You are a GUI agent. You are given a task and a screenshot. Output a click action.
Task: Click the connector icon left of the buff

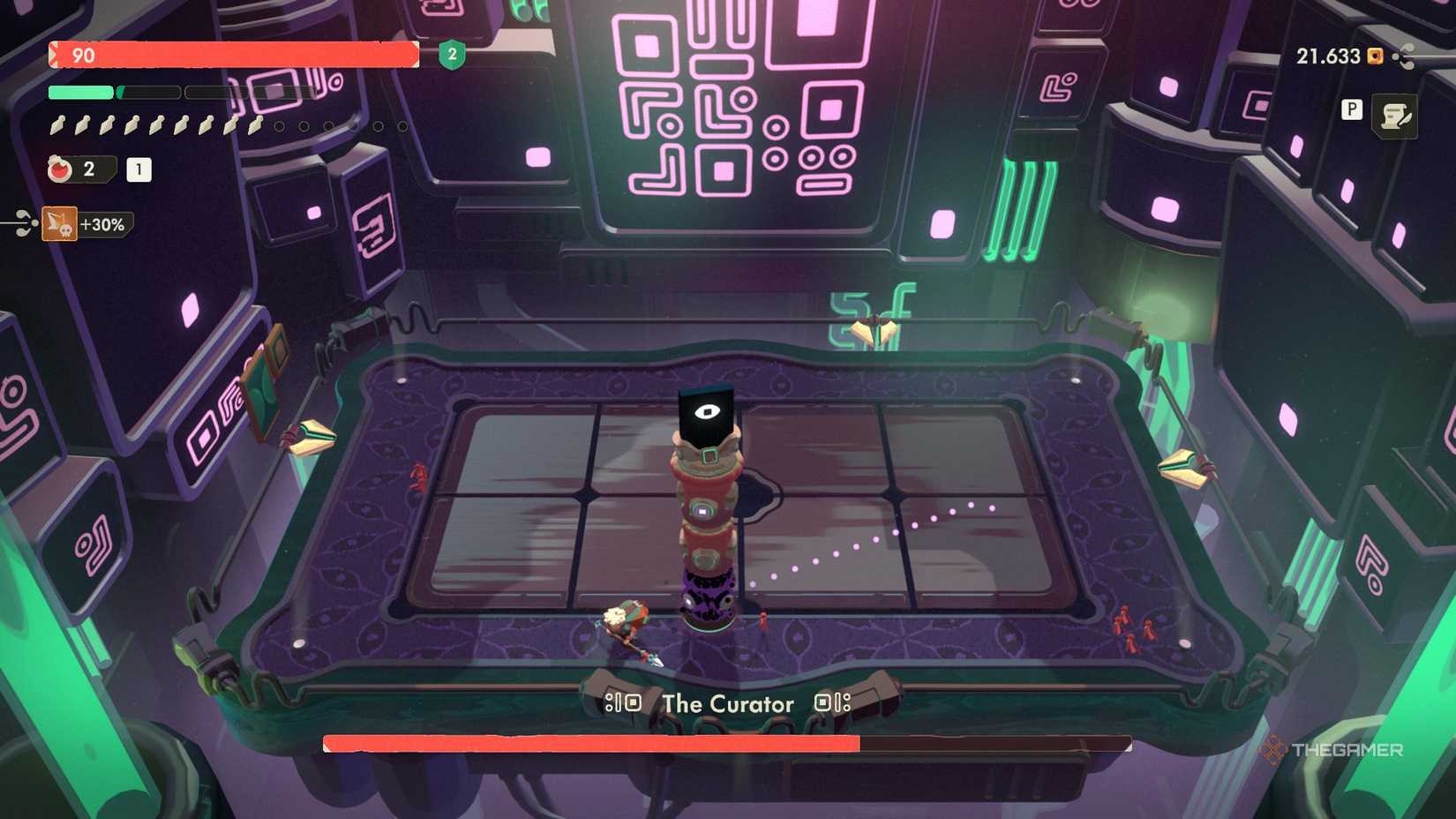(x=24, y=224)
